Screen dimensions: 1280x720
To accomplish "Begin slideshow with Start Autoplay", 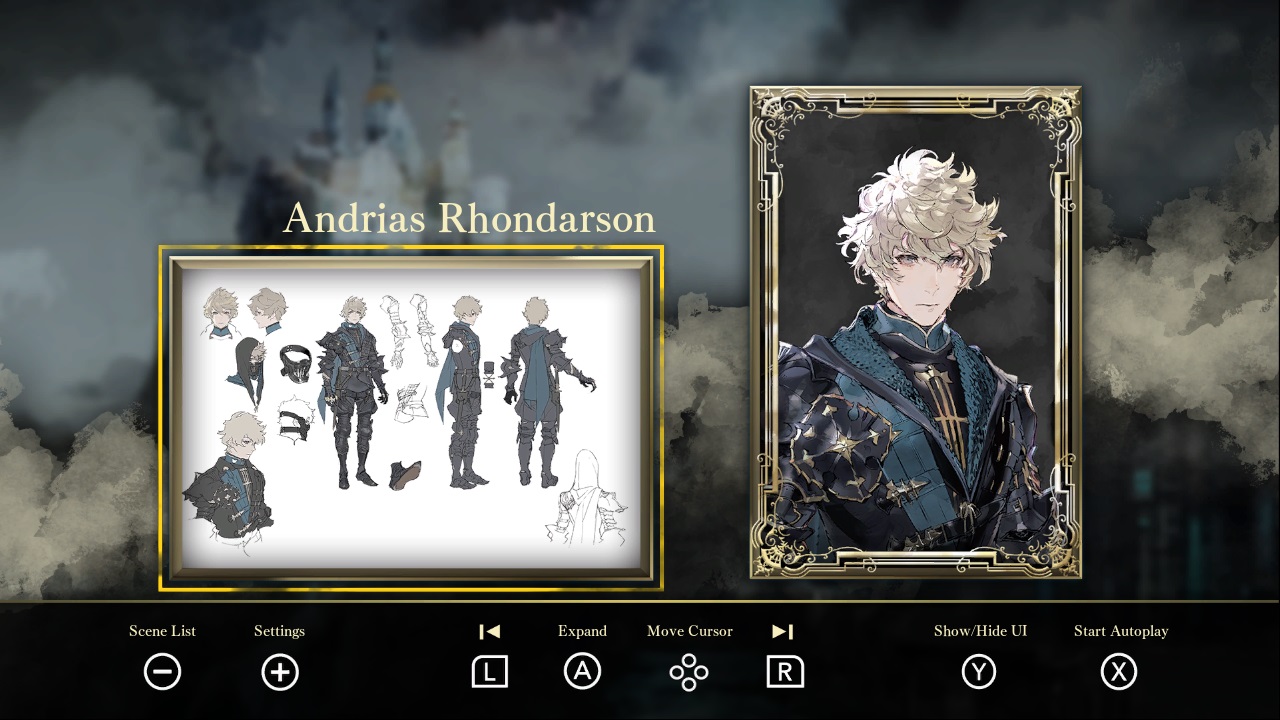I will click(x=1121, y=631).
